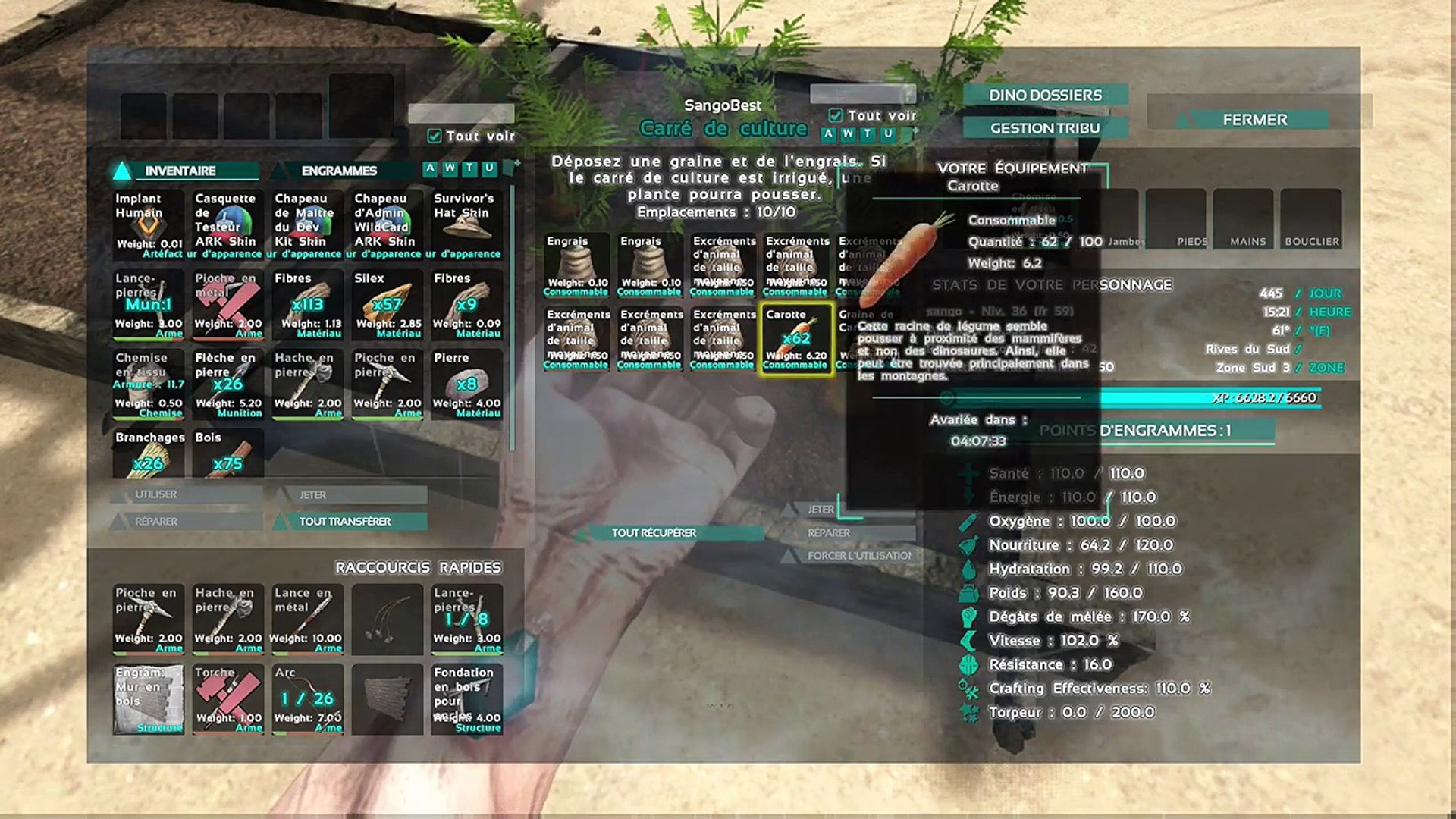The width and height of the screenshot is (1456, 819).
Task: Open GESTION TRIBU tribe management
Action: tap(1045, 129)
